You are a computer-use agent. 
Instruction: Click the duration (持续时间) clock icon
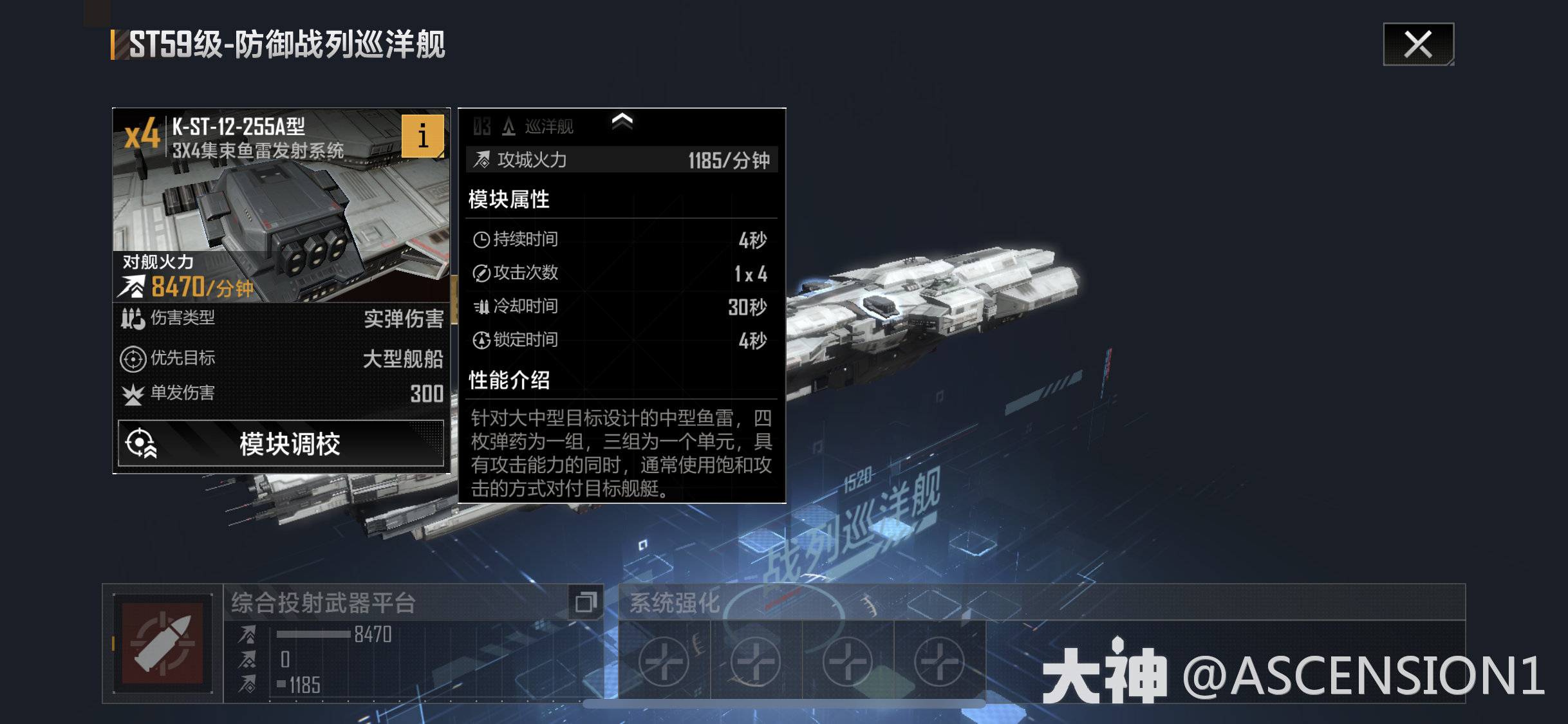coord(481,238)
